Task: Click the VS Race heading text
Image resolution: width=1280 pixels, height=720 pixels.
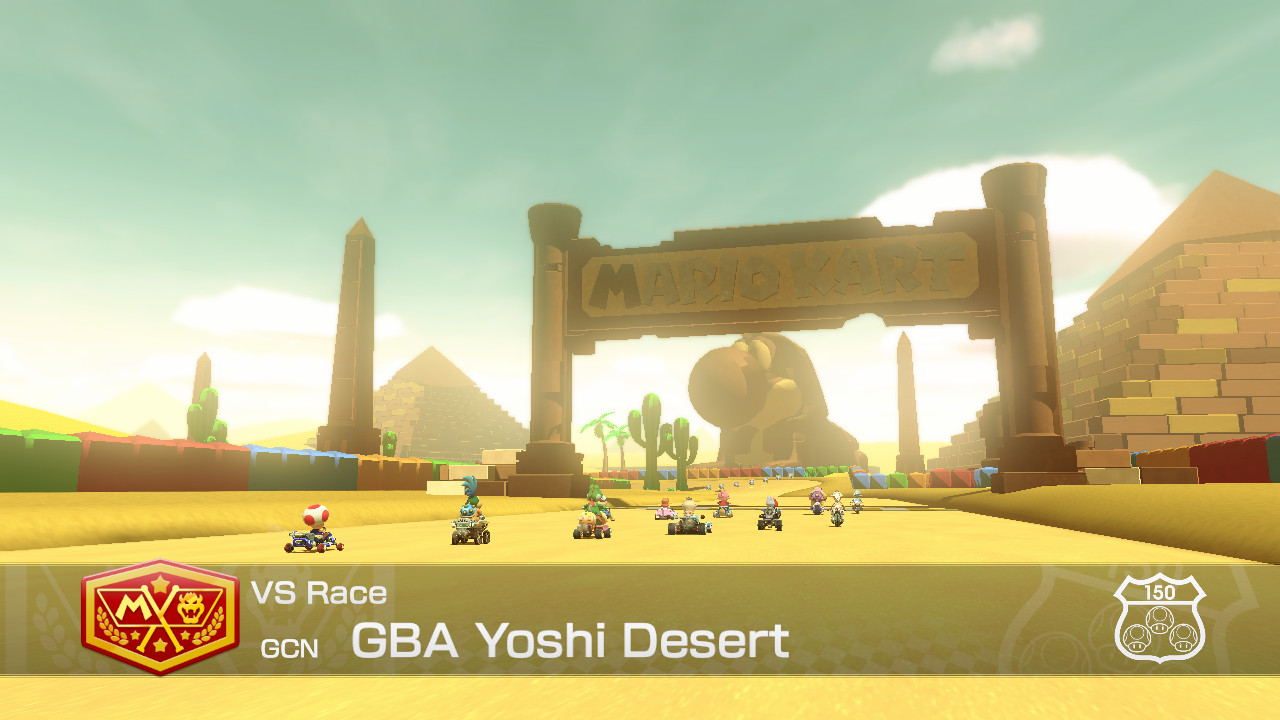Action: coord(320,591)
